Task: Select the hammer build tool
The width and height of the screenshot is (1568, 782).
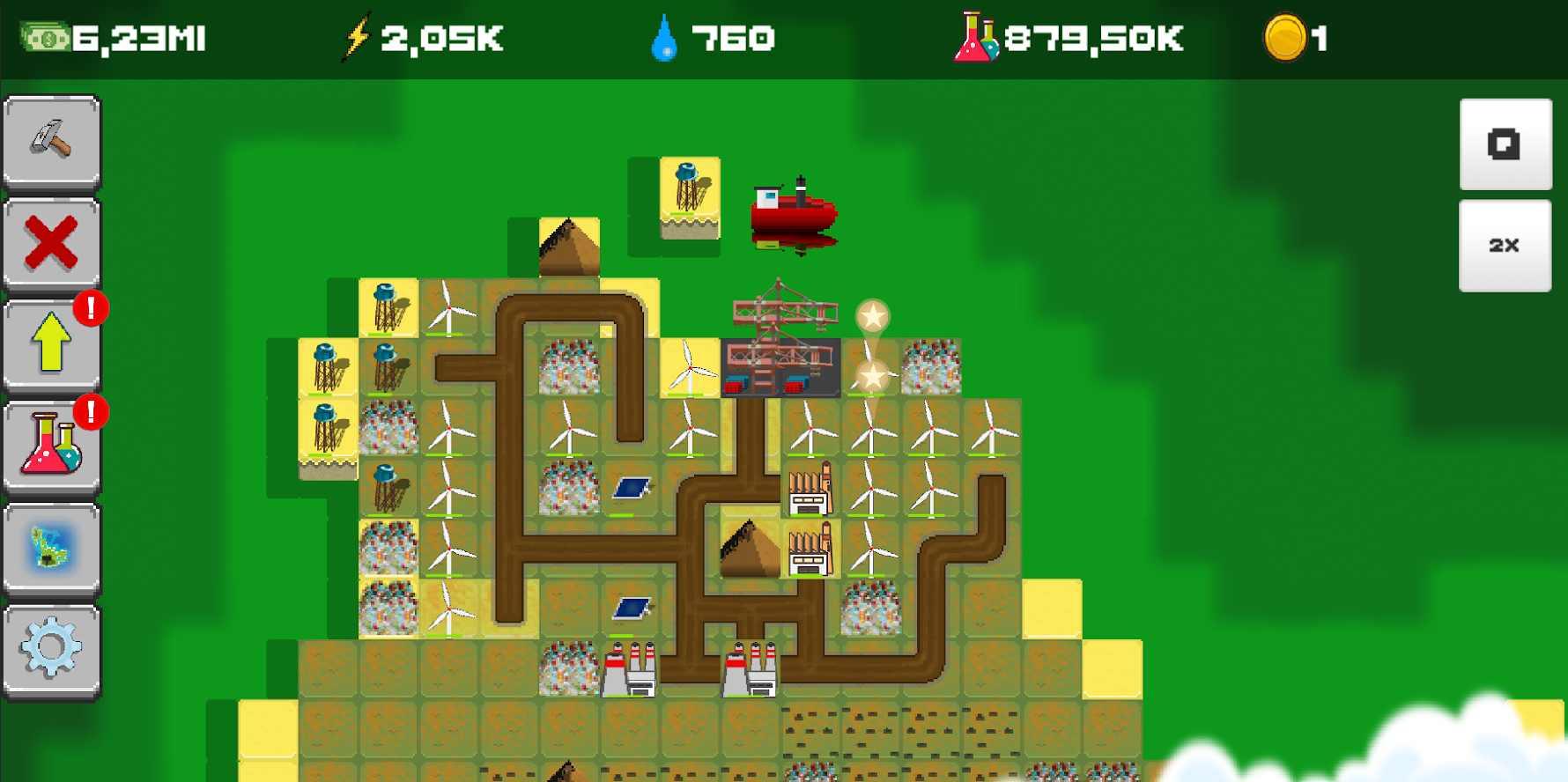Action: coord(50,140)
